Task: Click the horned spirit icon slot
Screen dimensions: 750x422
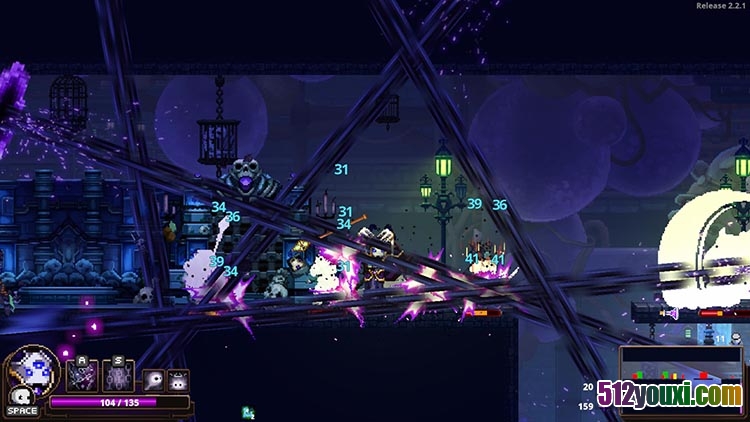Action: click(x=178, y=381)
